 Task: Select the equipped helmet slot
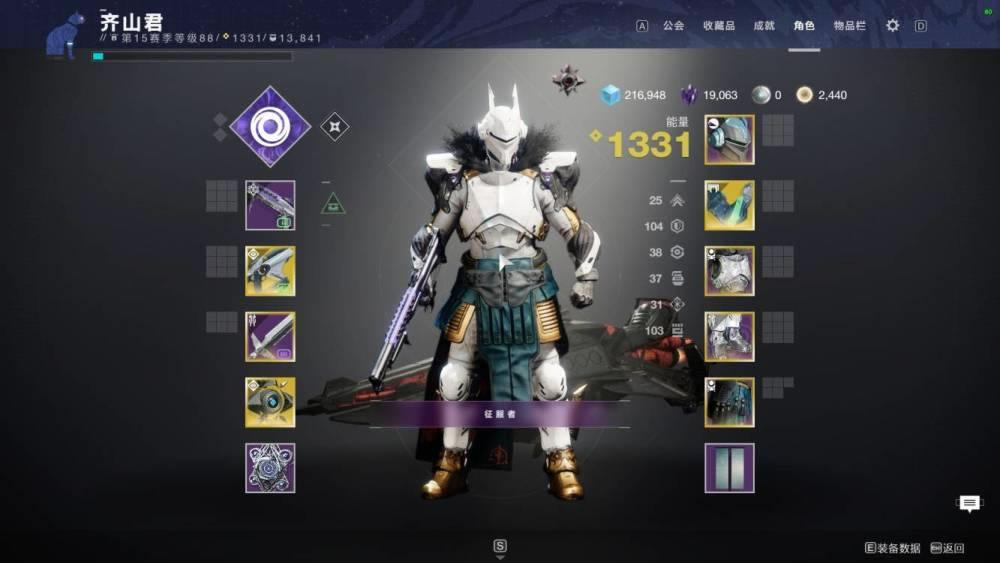coord(729,139)
